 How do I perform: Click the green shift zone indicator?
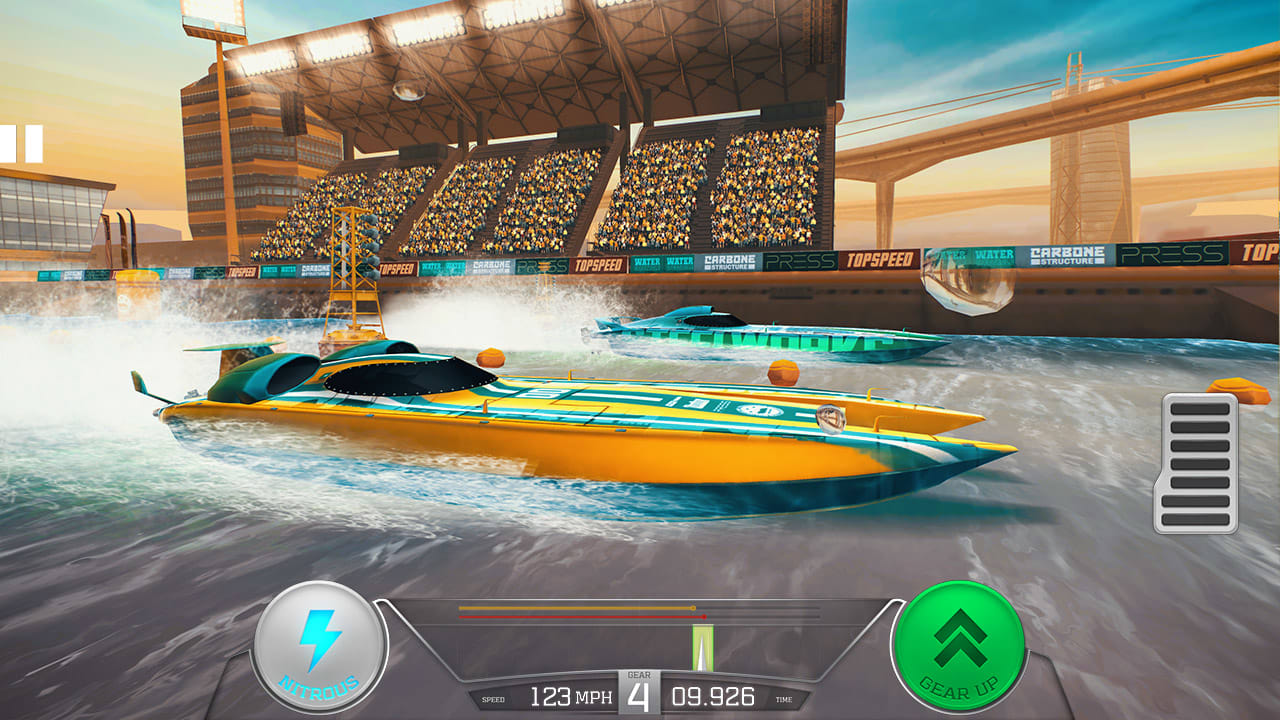click(702, 645)
